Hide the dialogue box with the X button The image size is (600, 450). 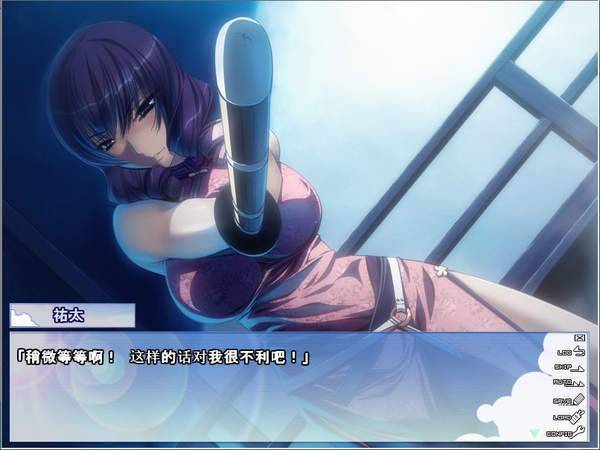[580, 337]
